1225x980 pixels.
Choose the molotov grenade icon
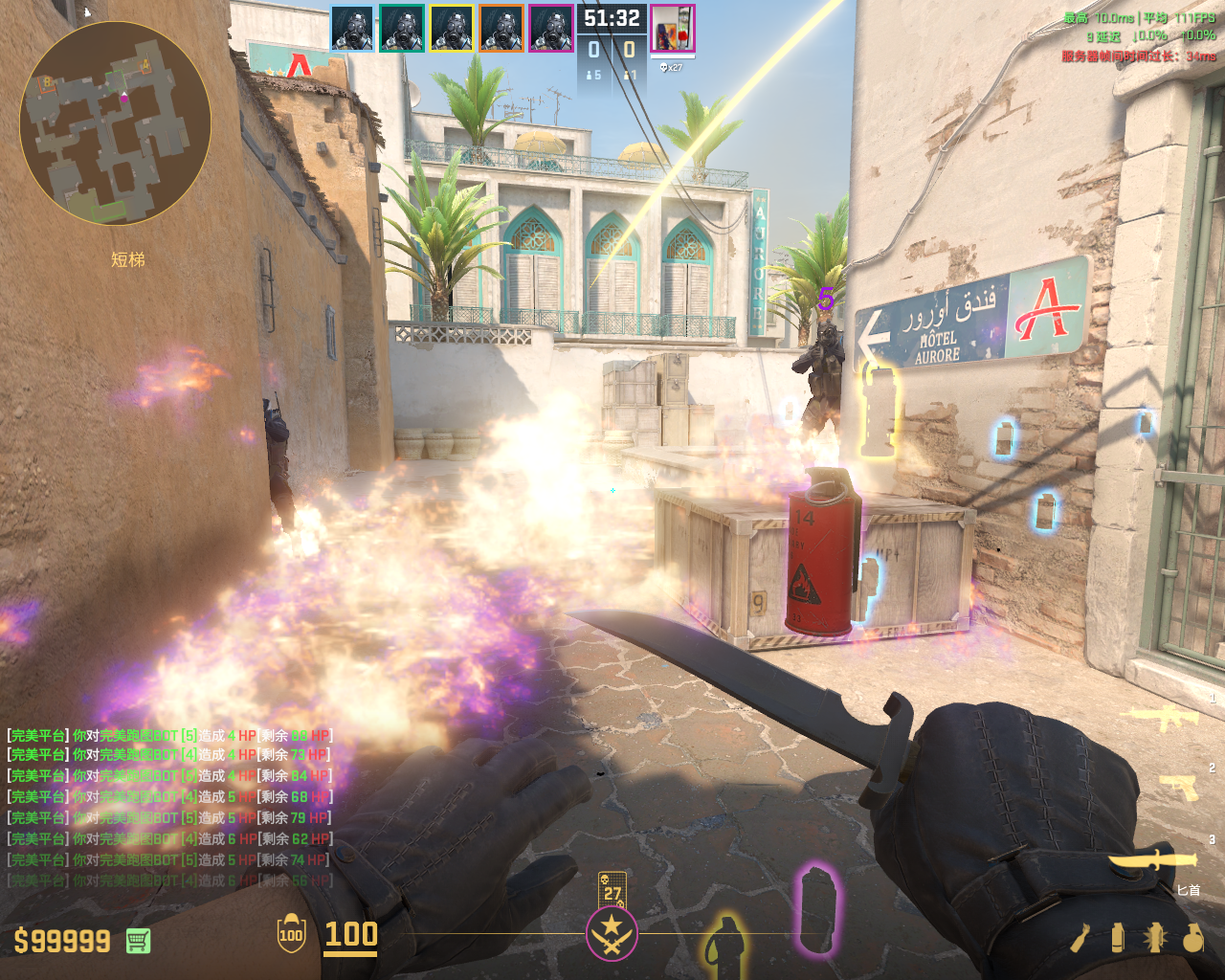[x=1080, y=938]
